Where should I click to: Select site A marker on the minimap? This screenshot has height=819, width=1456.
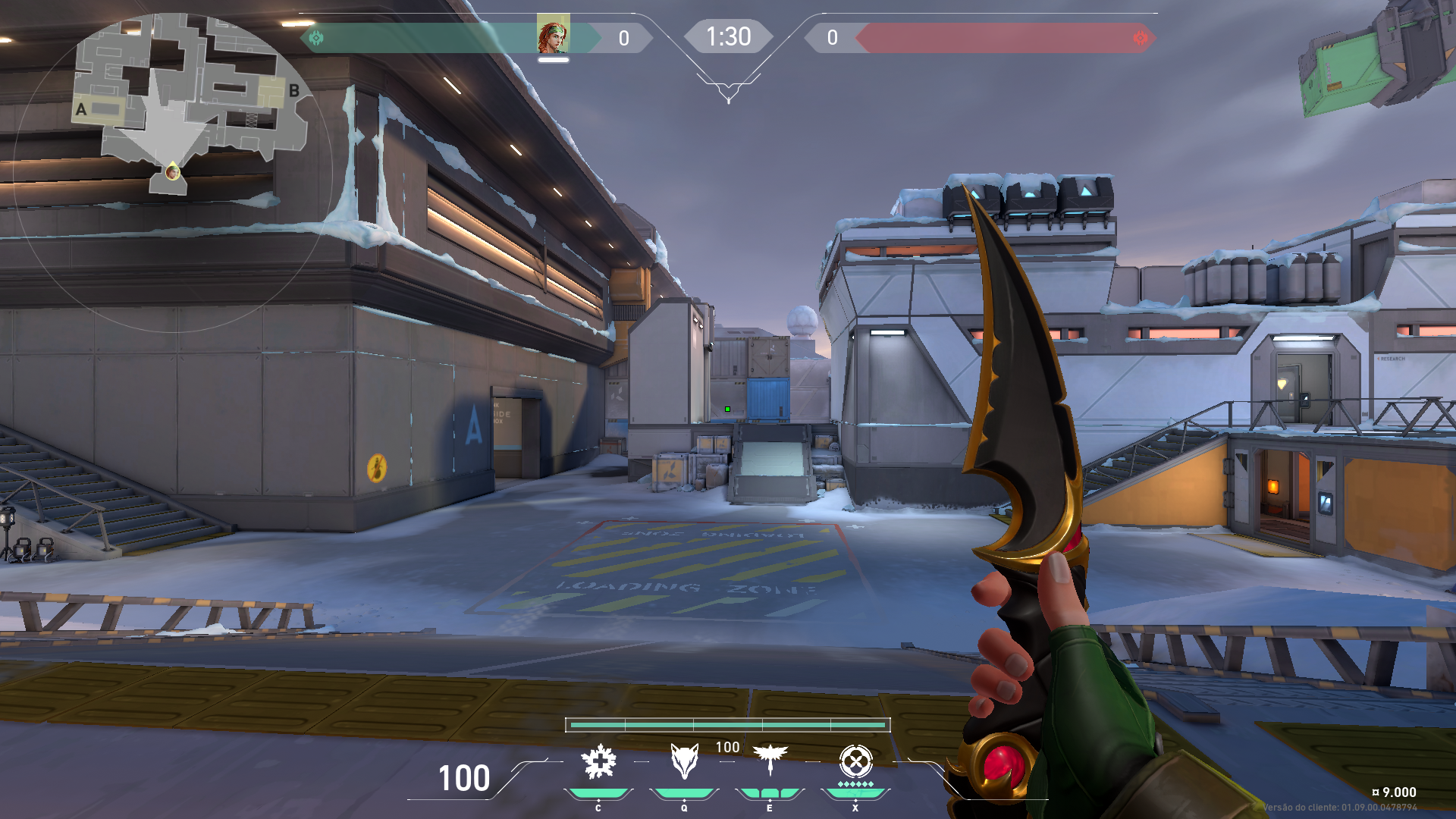click(80, 108)
